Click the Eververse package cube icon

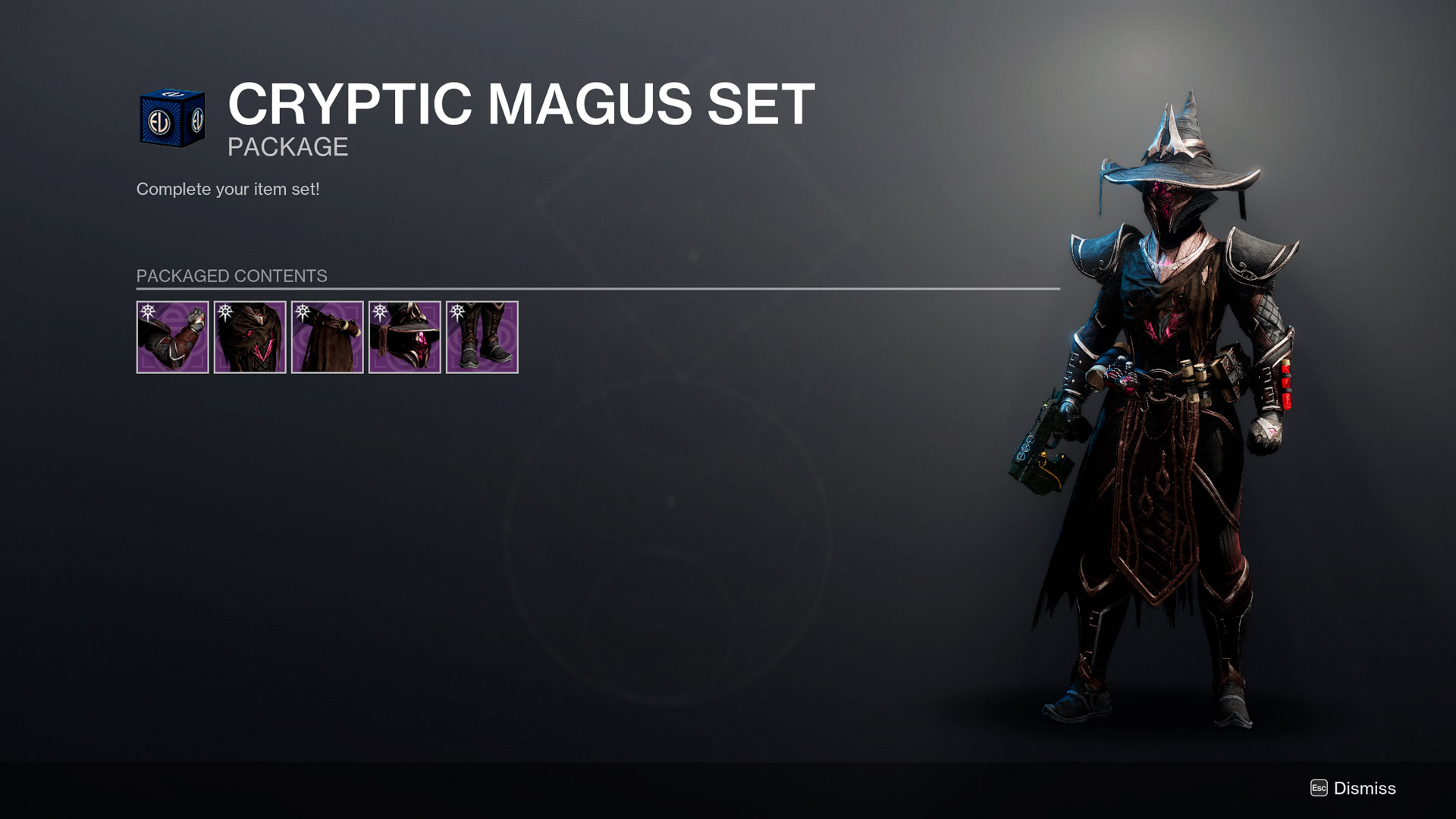(x=172, y=118)
